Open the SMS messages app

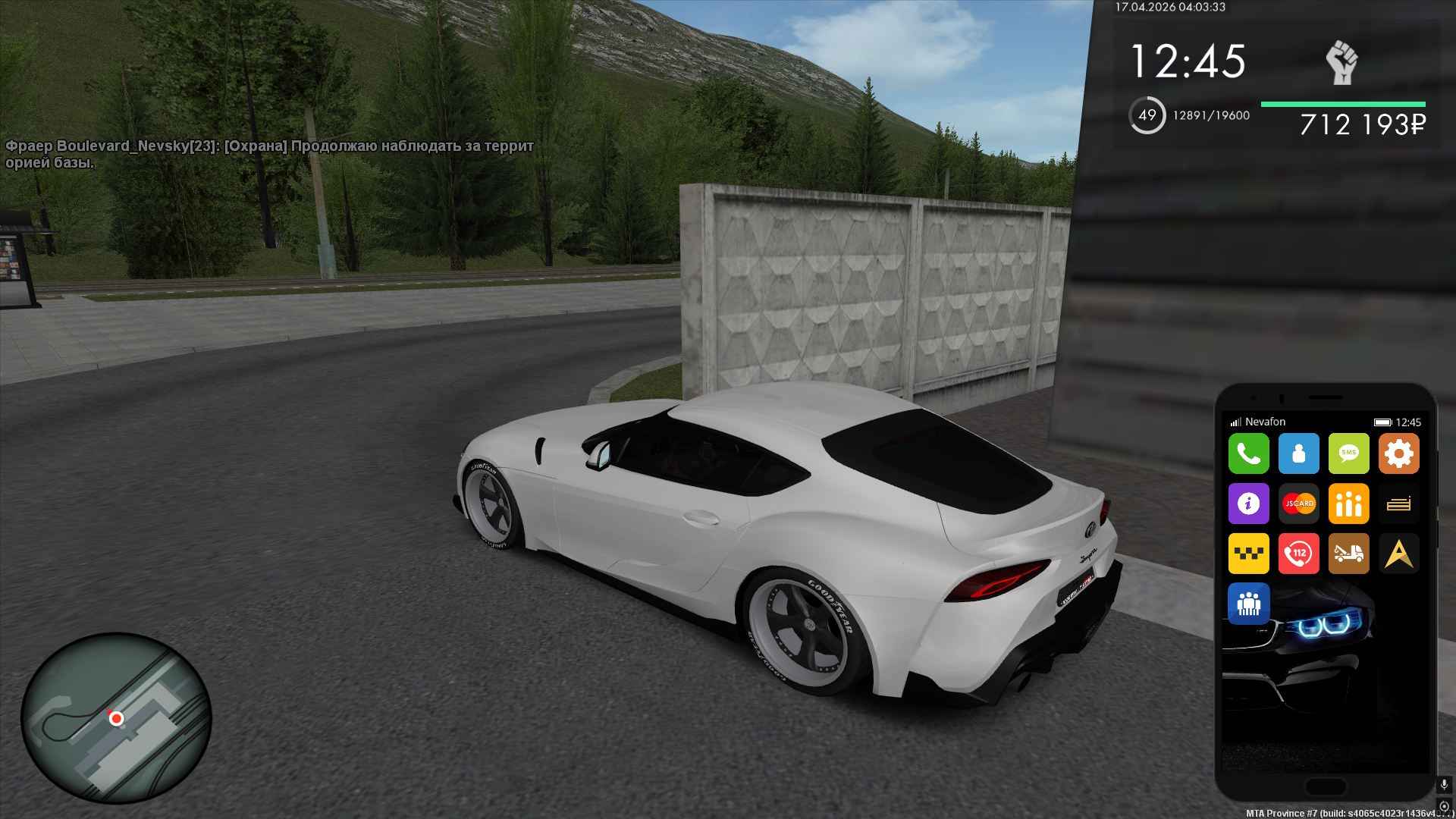[1348, 453]
